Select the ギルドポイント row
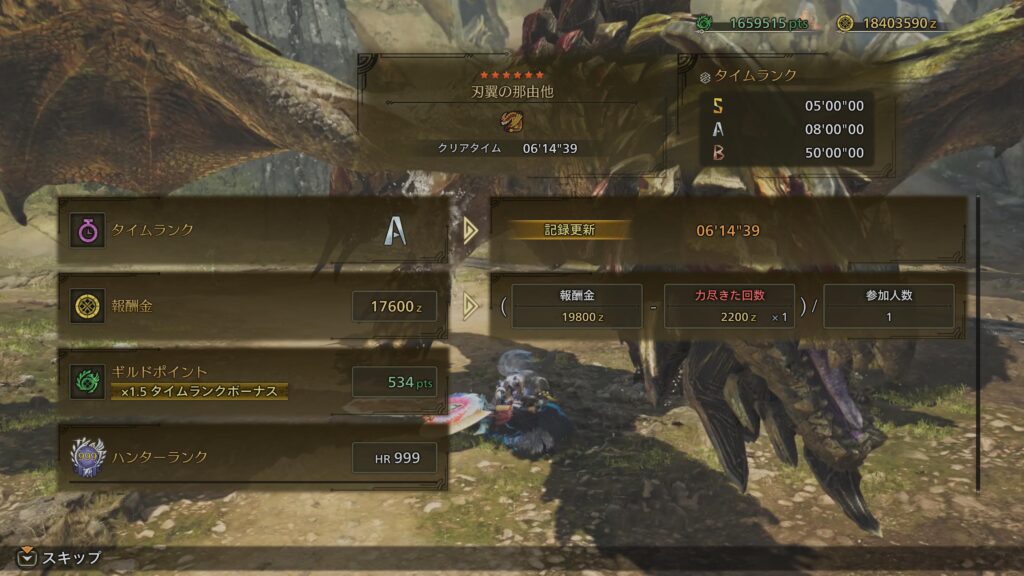Image resolution: width=1024 pixels, height=576 pixels. coord(252,381)
